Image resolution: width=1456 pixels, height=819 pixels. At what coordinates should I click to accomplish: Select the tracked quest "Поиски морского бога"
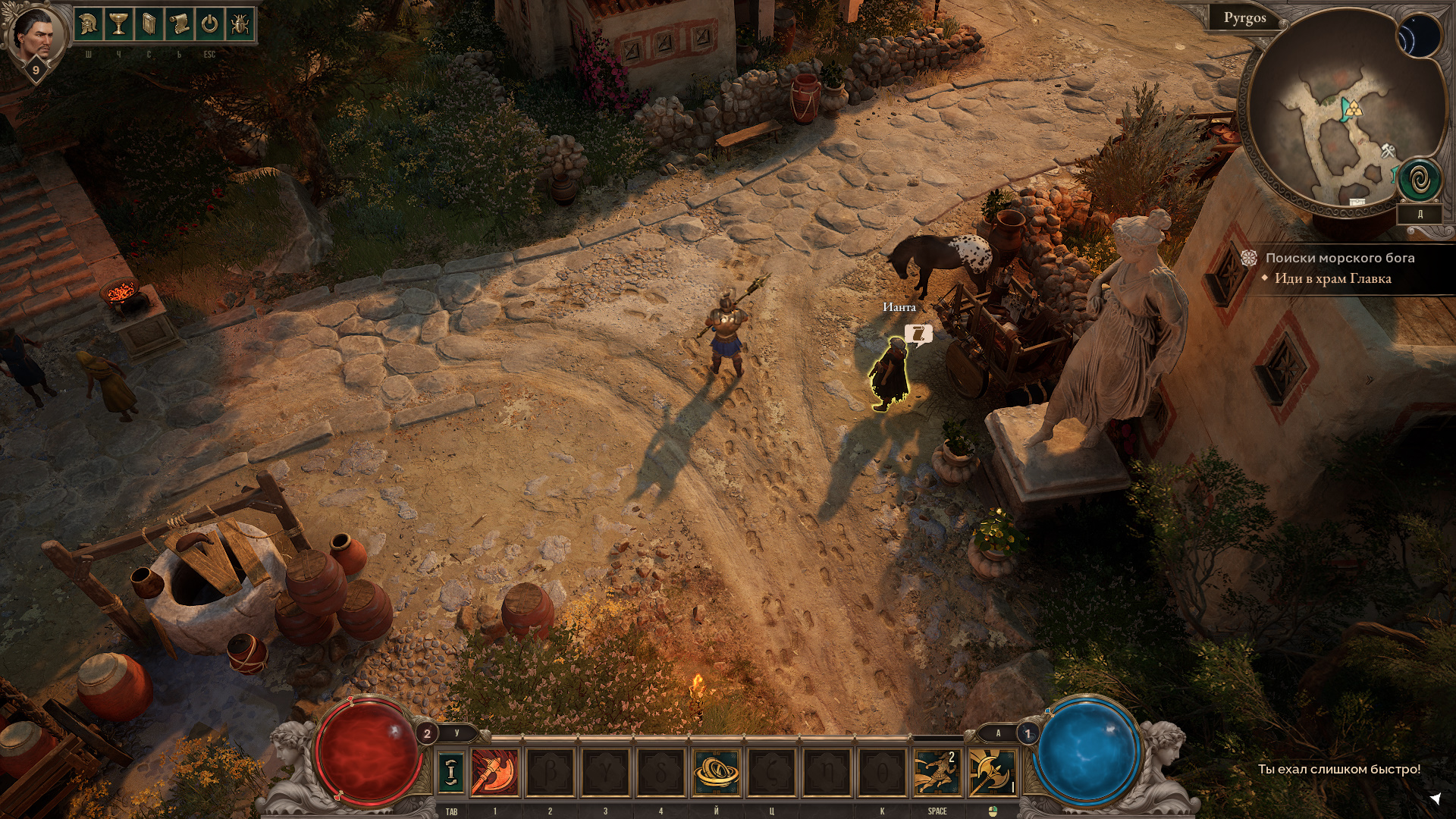(x=1339, y=258)
